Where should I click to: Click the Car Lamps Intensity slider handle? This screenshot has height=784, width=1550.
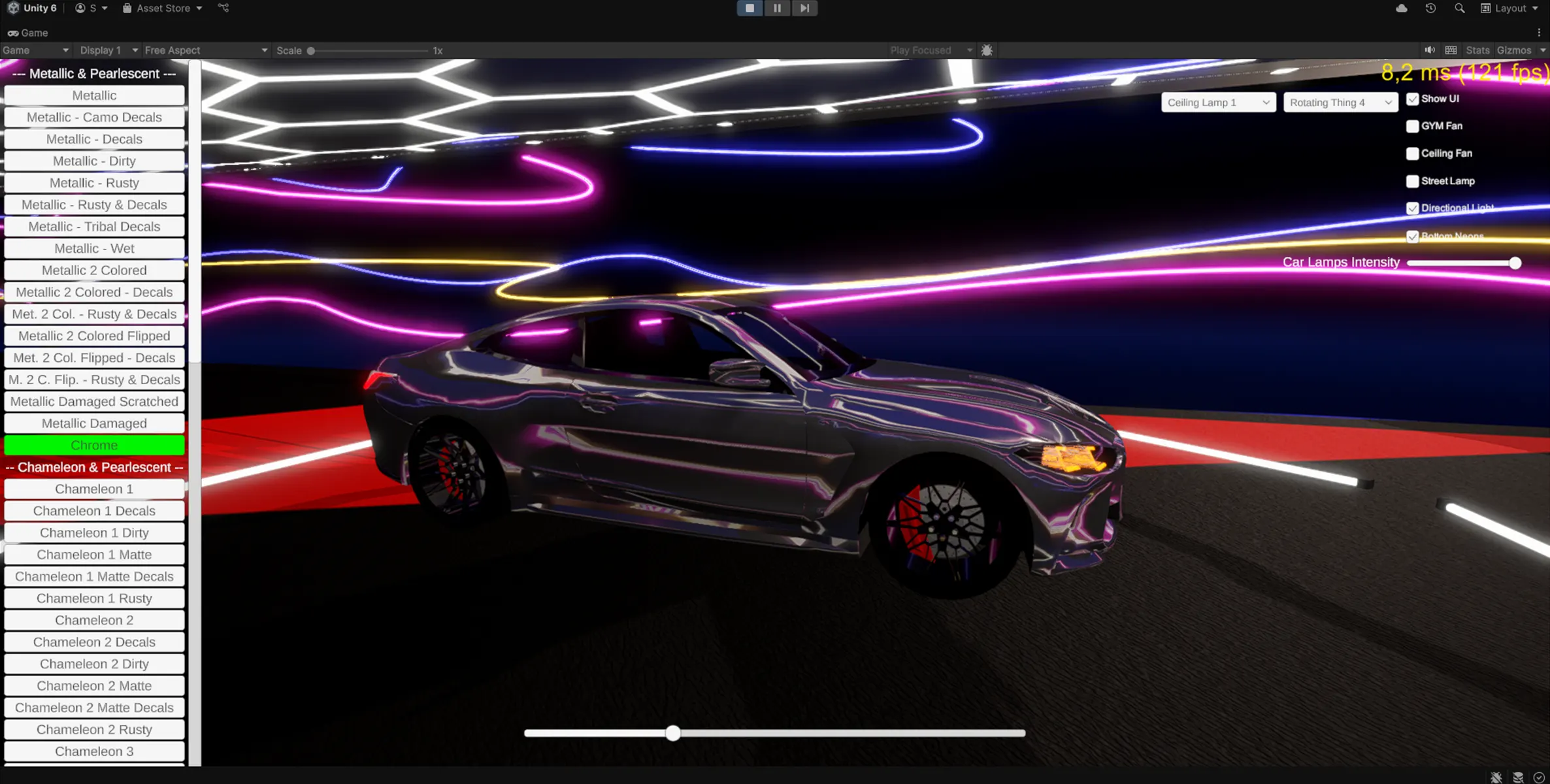1515,263
